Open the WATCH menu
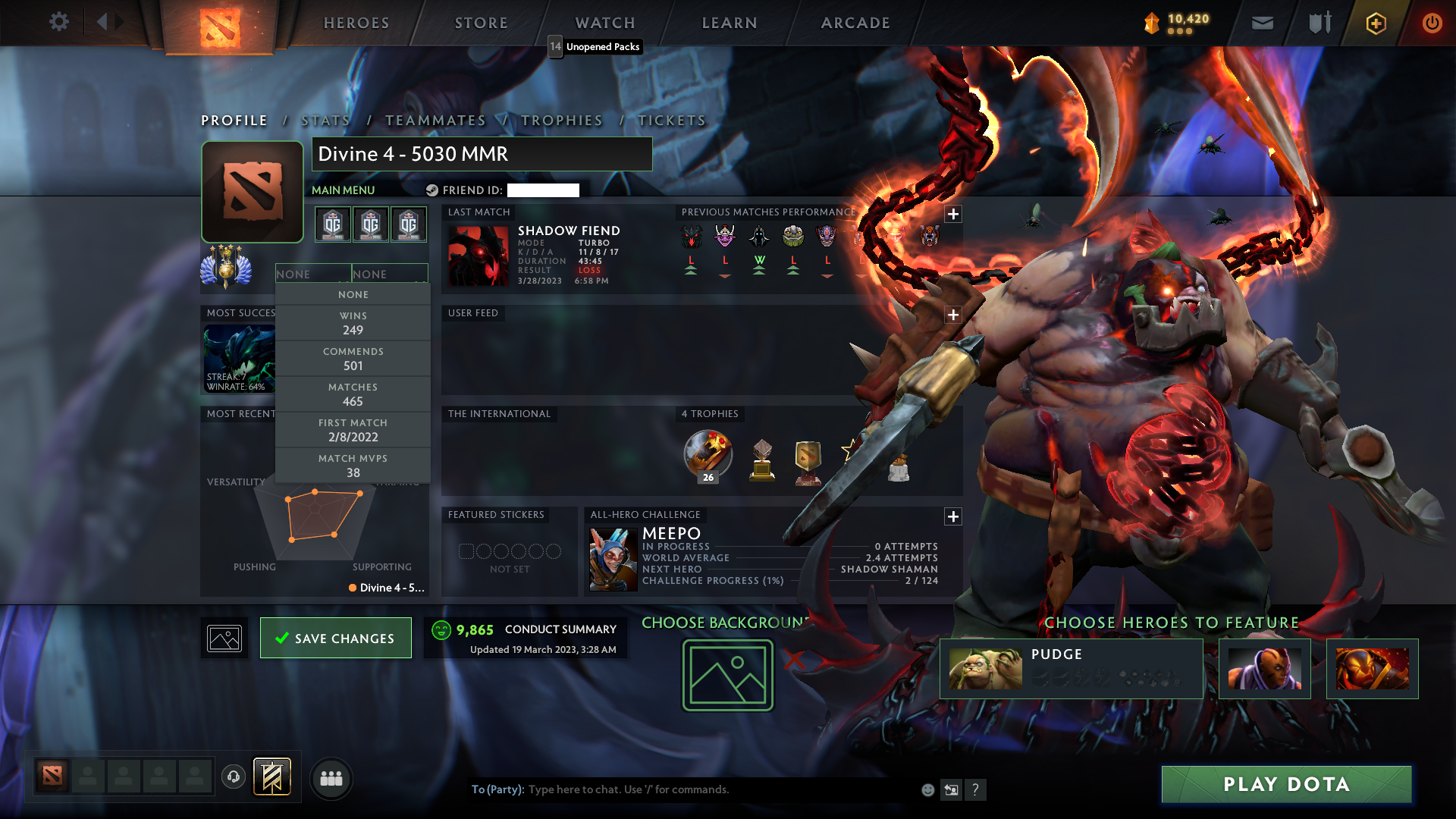Image resolution: width=1456 pixels, height=819 pixels. [604, 23]
